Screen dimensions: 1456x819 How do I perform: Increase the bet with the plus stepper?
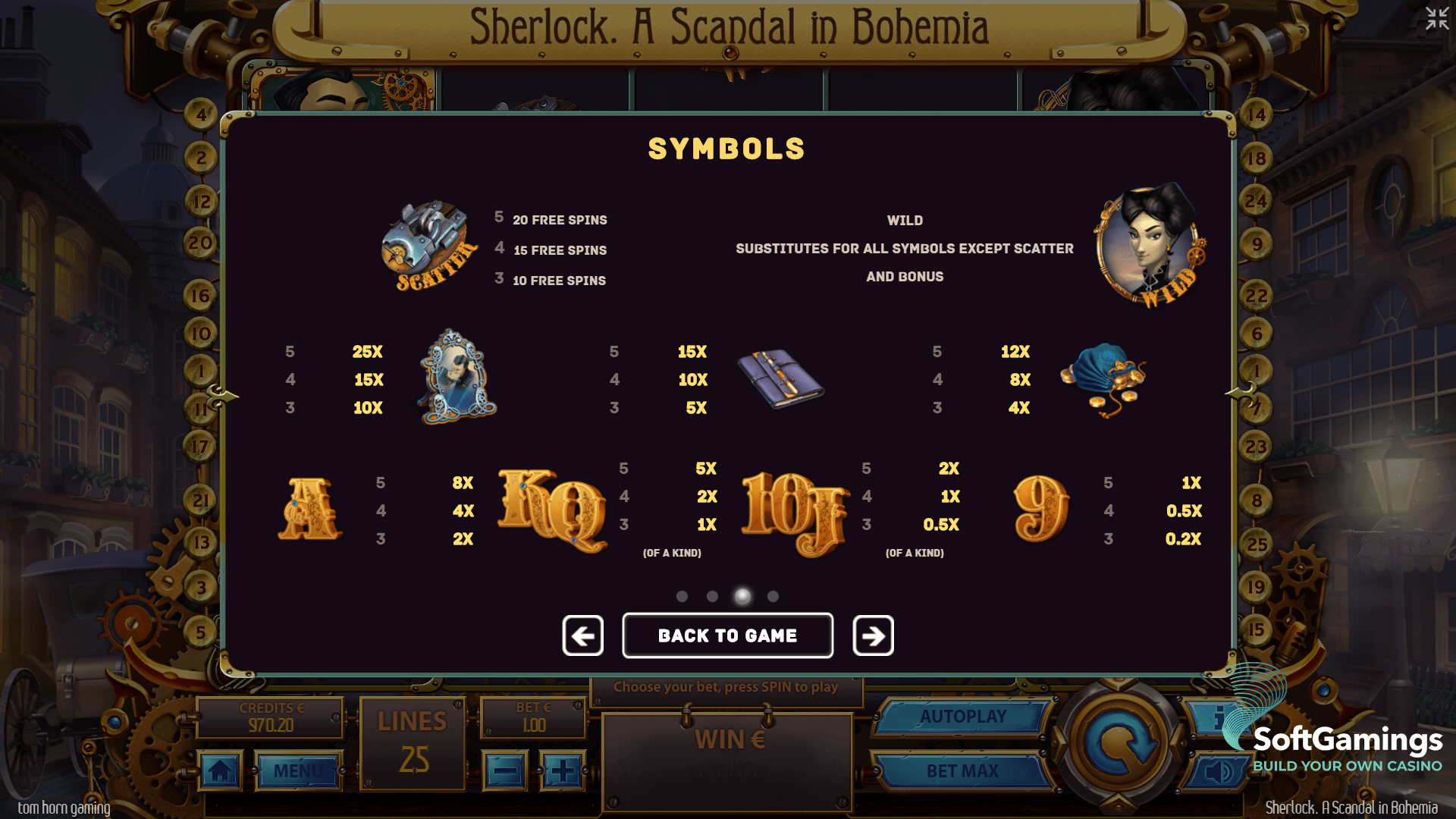click(x=562, y=770)
